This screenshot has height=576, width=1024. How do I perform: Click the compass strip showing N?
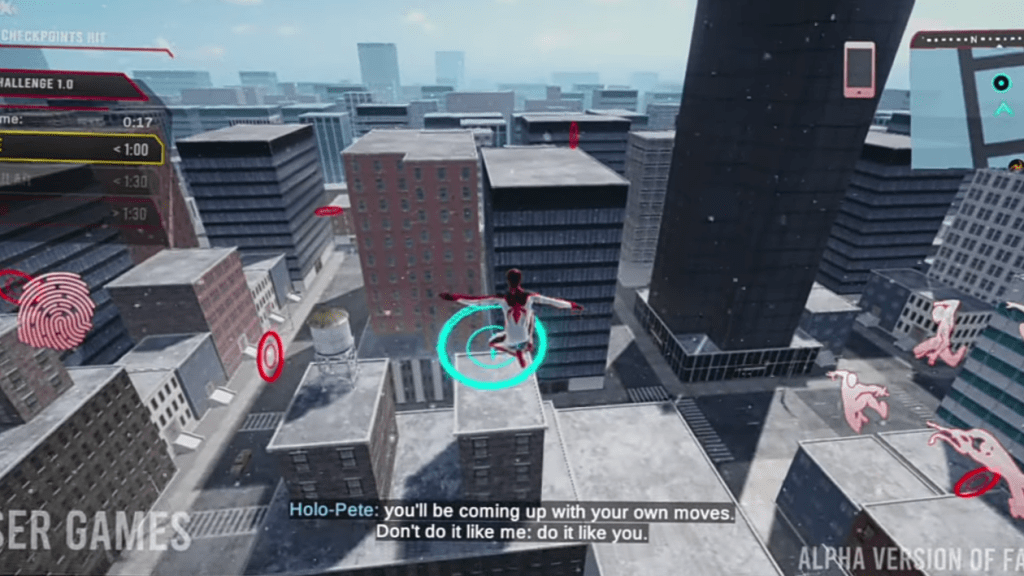pyautogui.click(x=968, y=39)
